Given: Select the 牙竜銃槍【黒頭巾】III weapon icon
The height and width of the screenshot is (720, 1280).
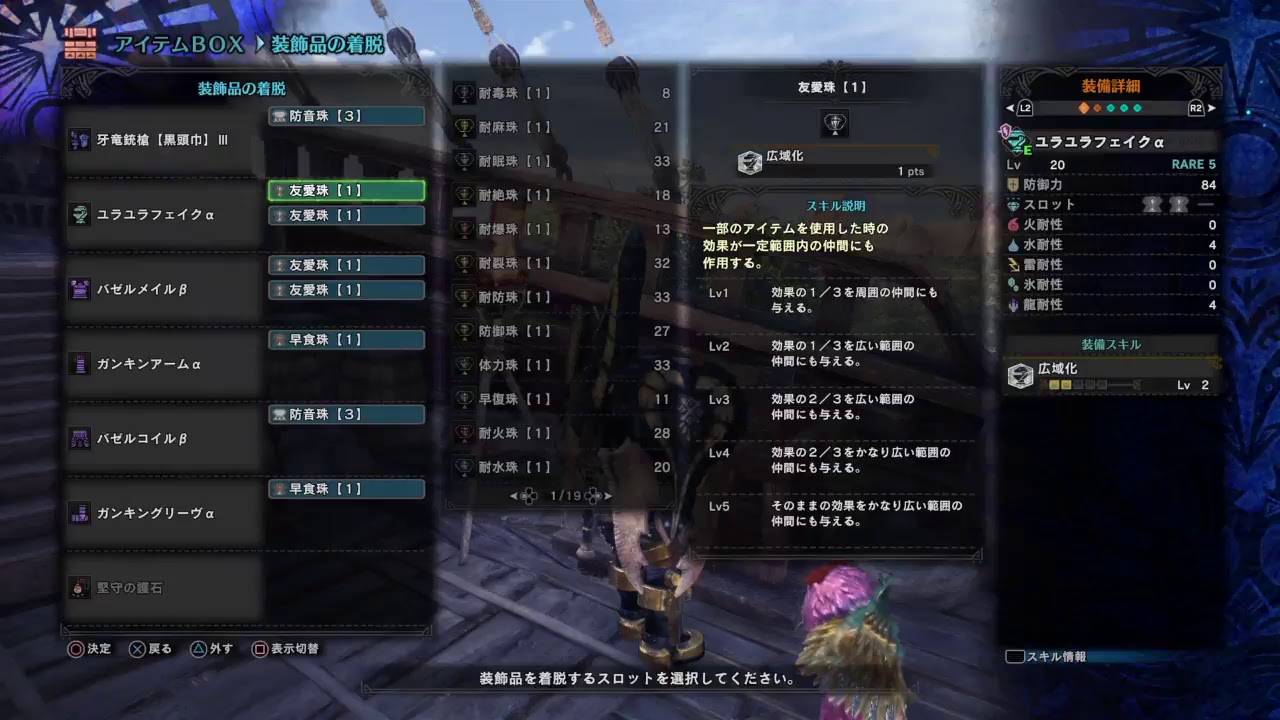Looking at the screenshot, I should coord(78,139).
